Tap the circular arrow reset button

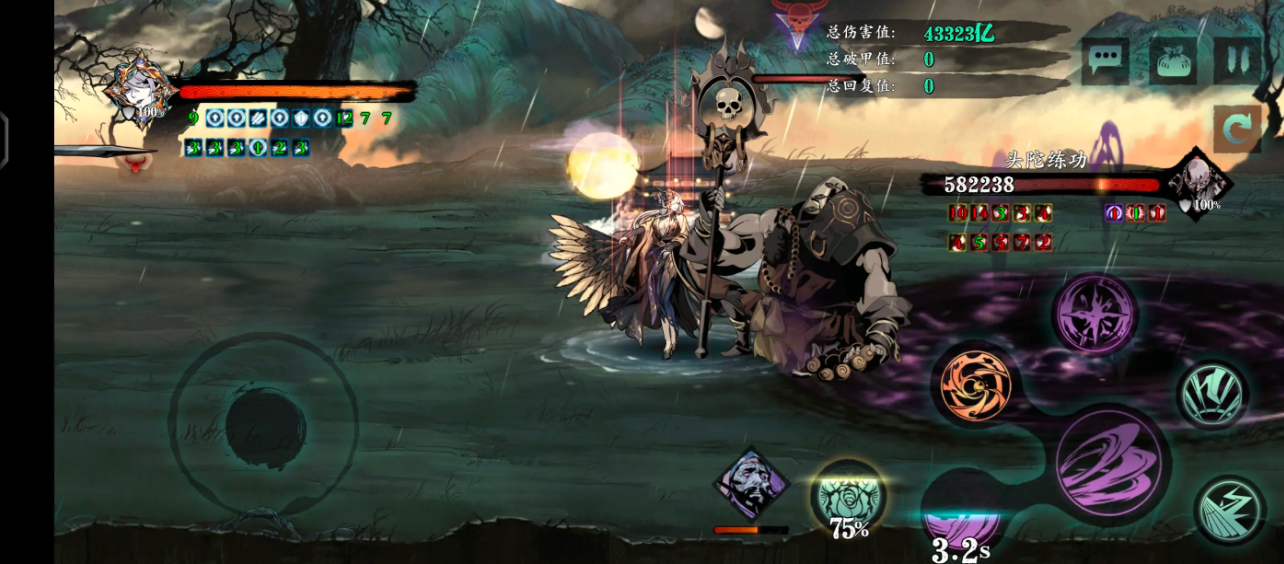click(1238, 130)
